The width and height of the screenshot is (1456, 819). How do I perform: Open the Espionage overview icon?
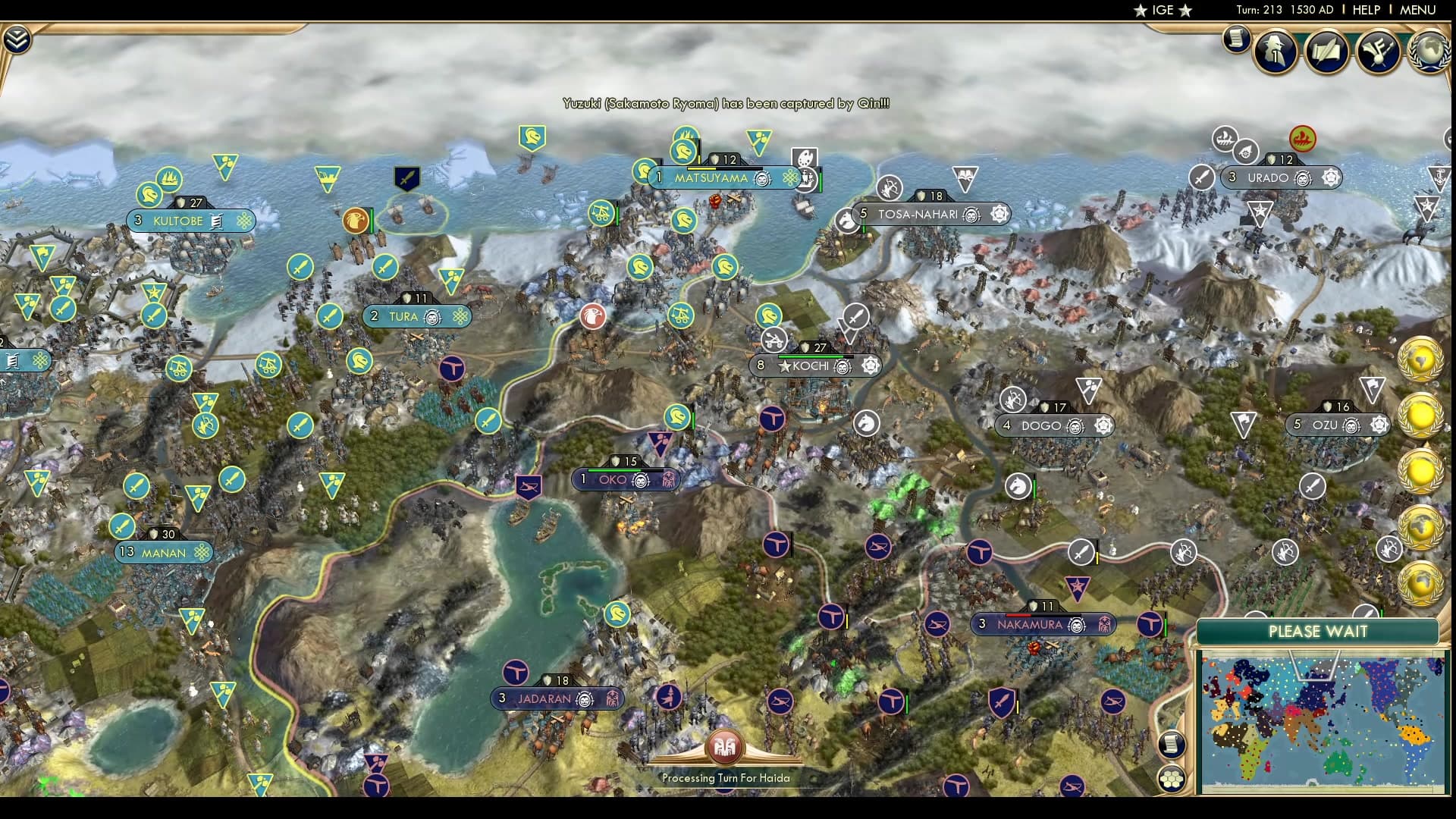click(x=1274, y=52)
